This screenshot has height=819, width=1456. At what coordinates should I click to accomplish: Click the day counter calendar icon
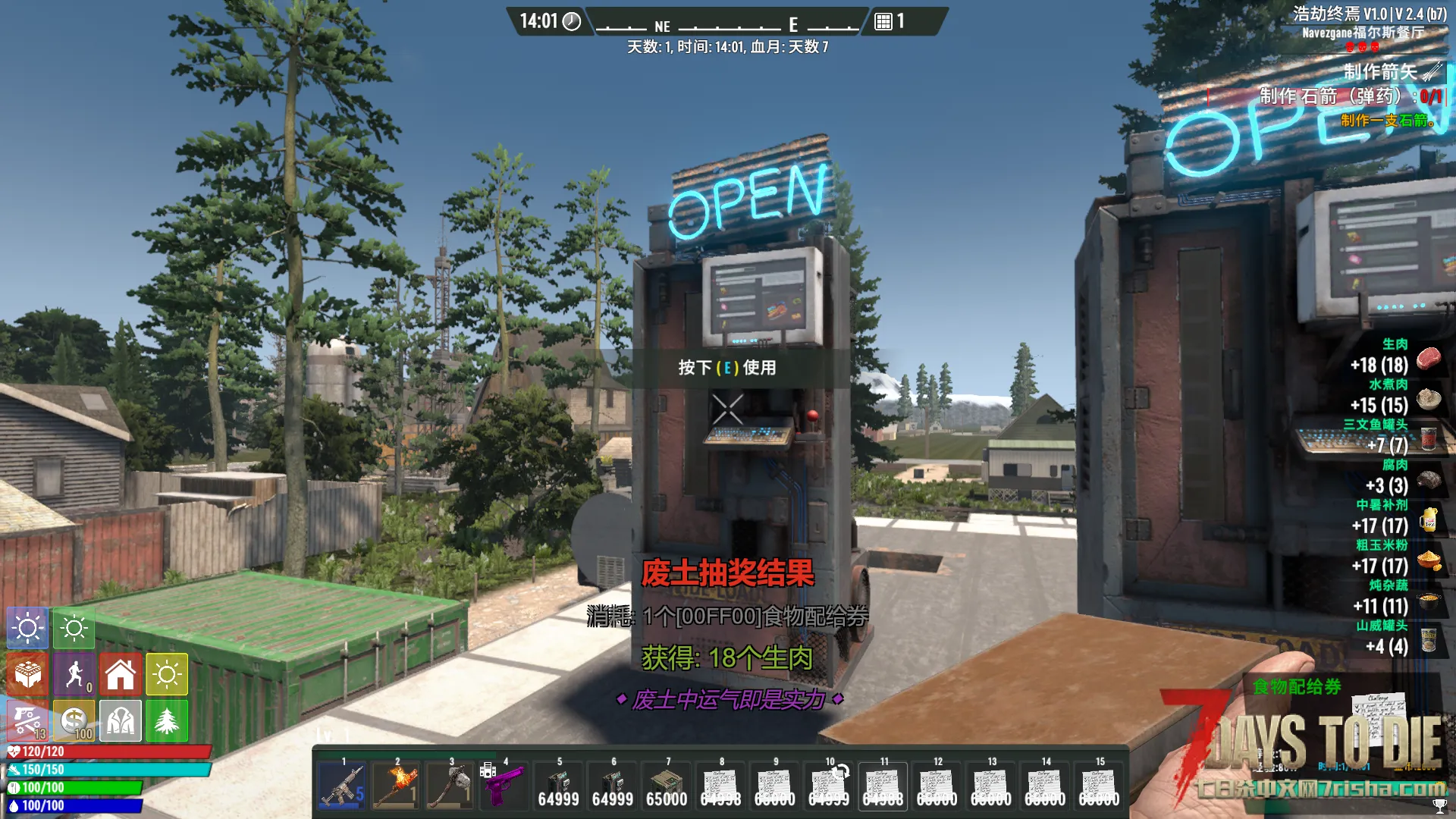(x=883, y=21)
